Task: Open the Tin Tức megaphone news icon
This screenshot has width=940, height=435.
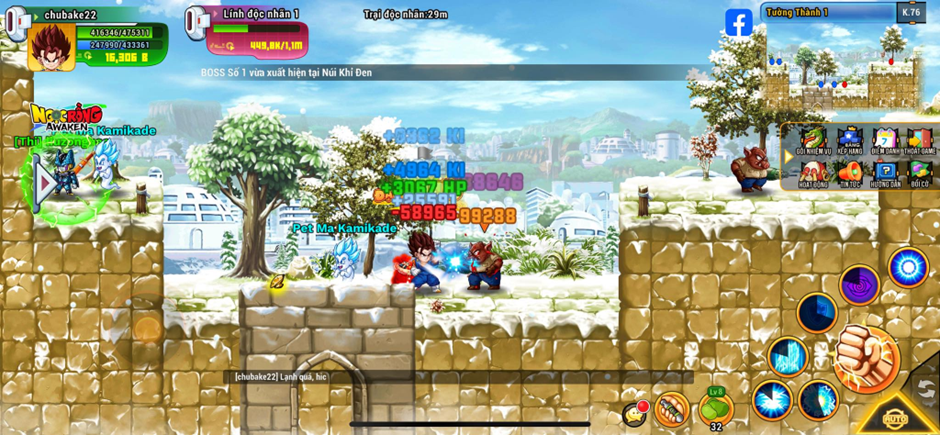Action: pos(848,174)
